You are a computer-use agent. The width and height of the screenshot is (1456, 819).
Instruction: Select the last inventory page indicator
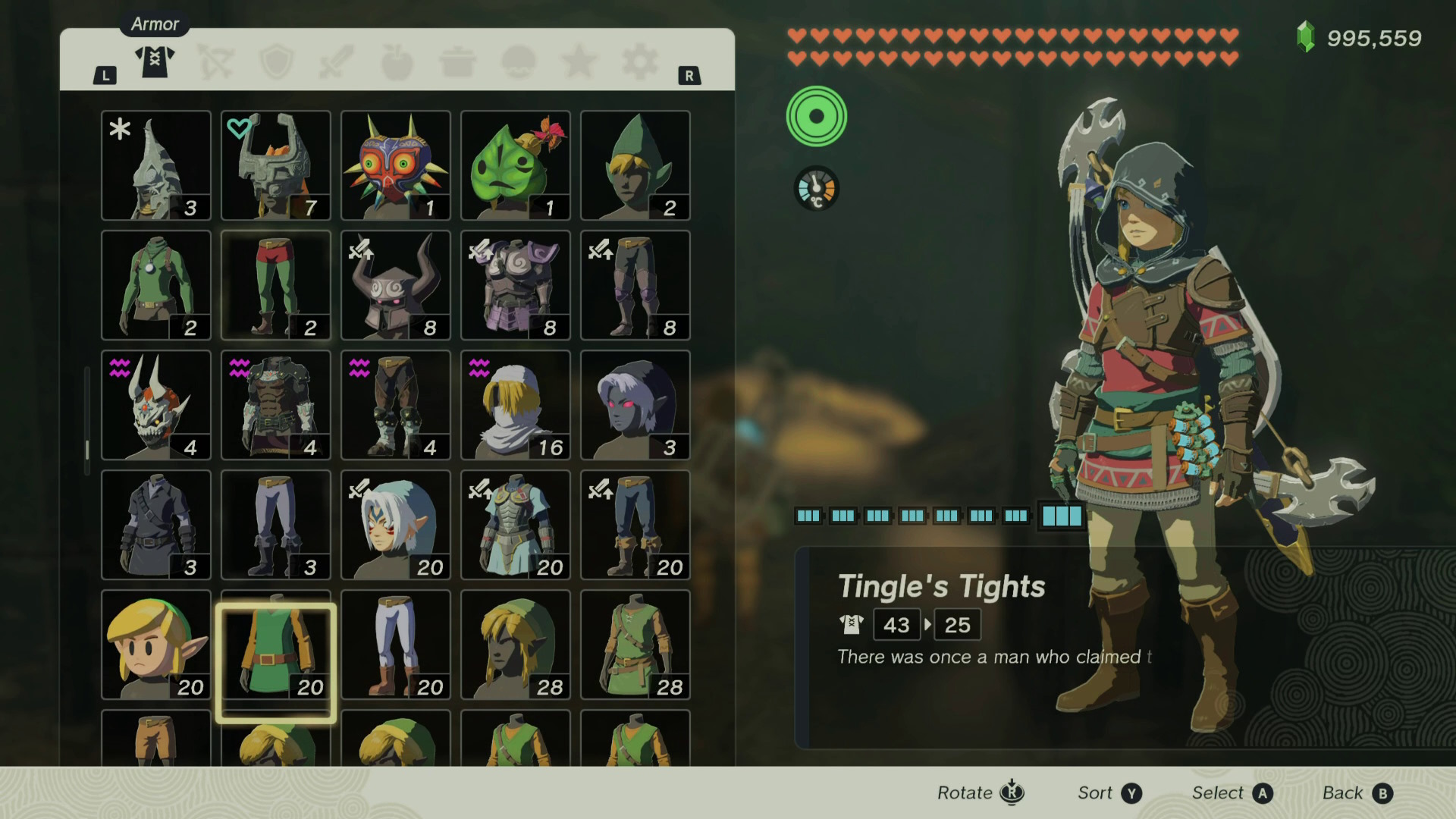(1060, 517)
